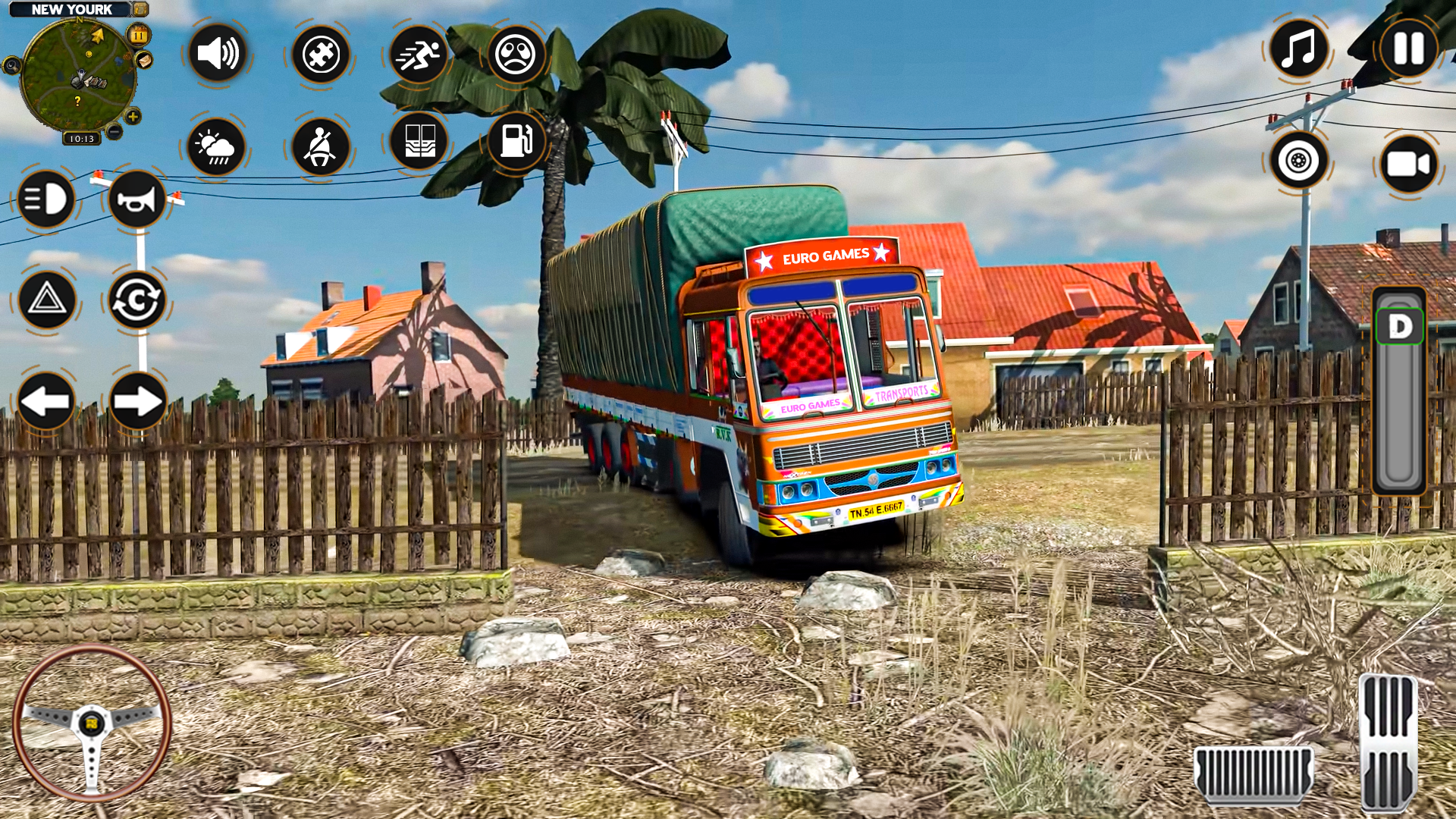Steer left with the left arrow
The image size is (1456, 819).
point(45,401)
